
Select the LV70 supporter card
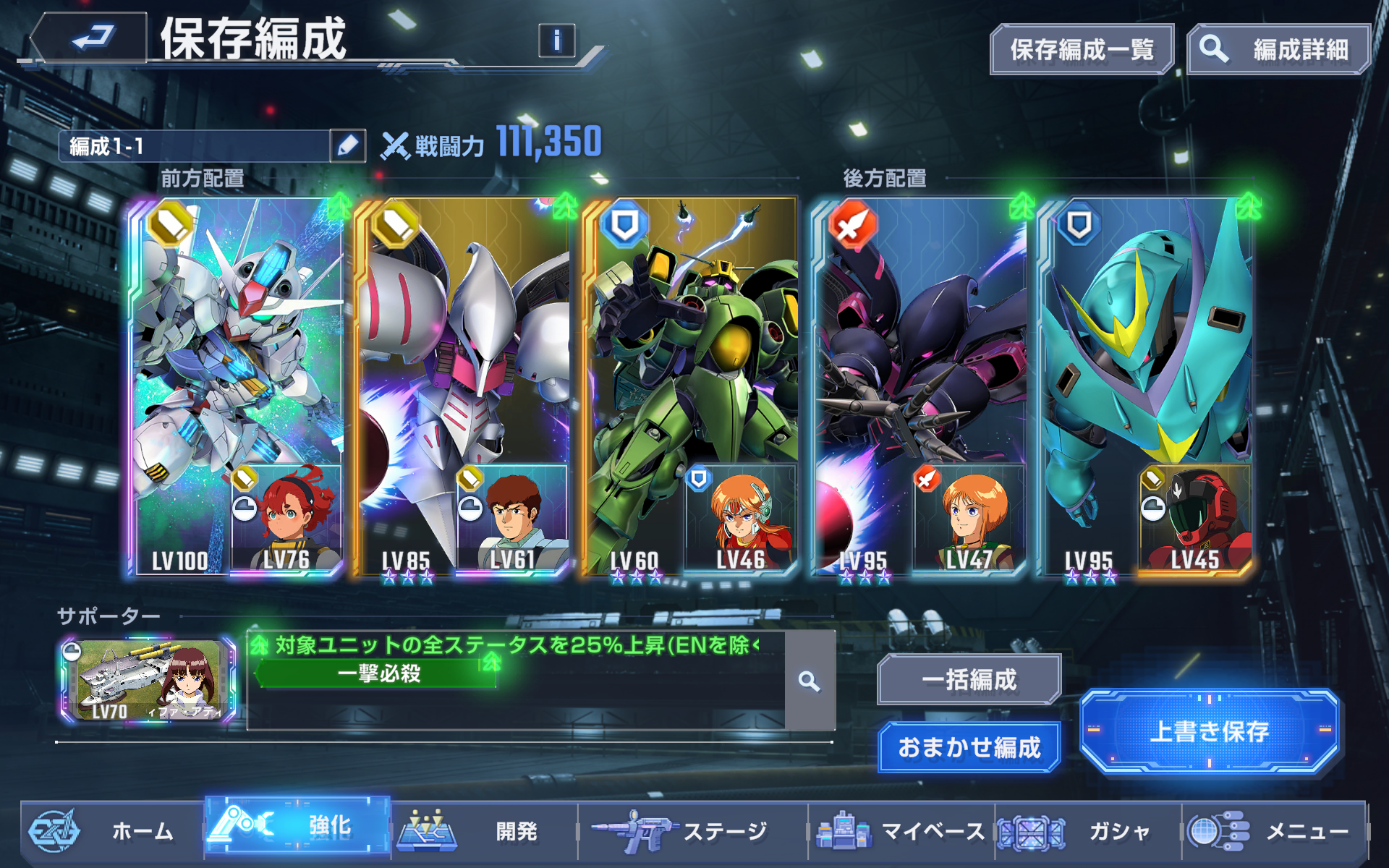[x=149, y=681]
